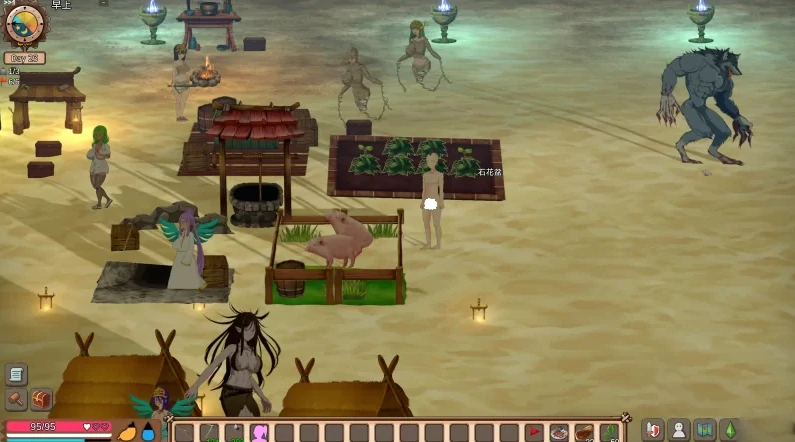Open the world map button
Viewport: 795px width, 442px height.
[x=705, y=430]
